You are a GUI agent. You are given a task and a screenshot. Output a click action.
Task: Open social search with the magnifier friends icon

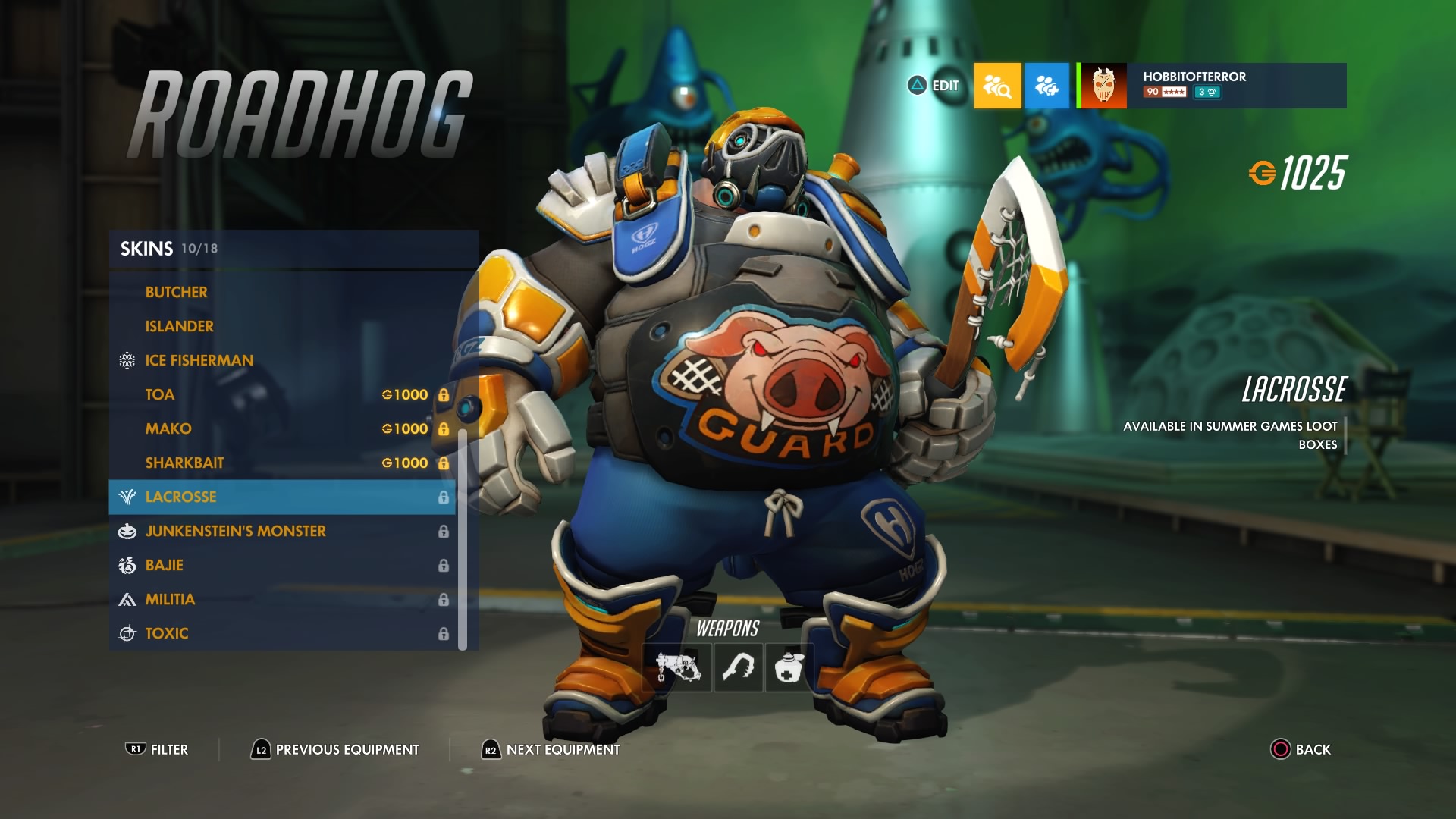(x=997, y=85)
